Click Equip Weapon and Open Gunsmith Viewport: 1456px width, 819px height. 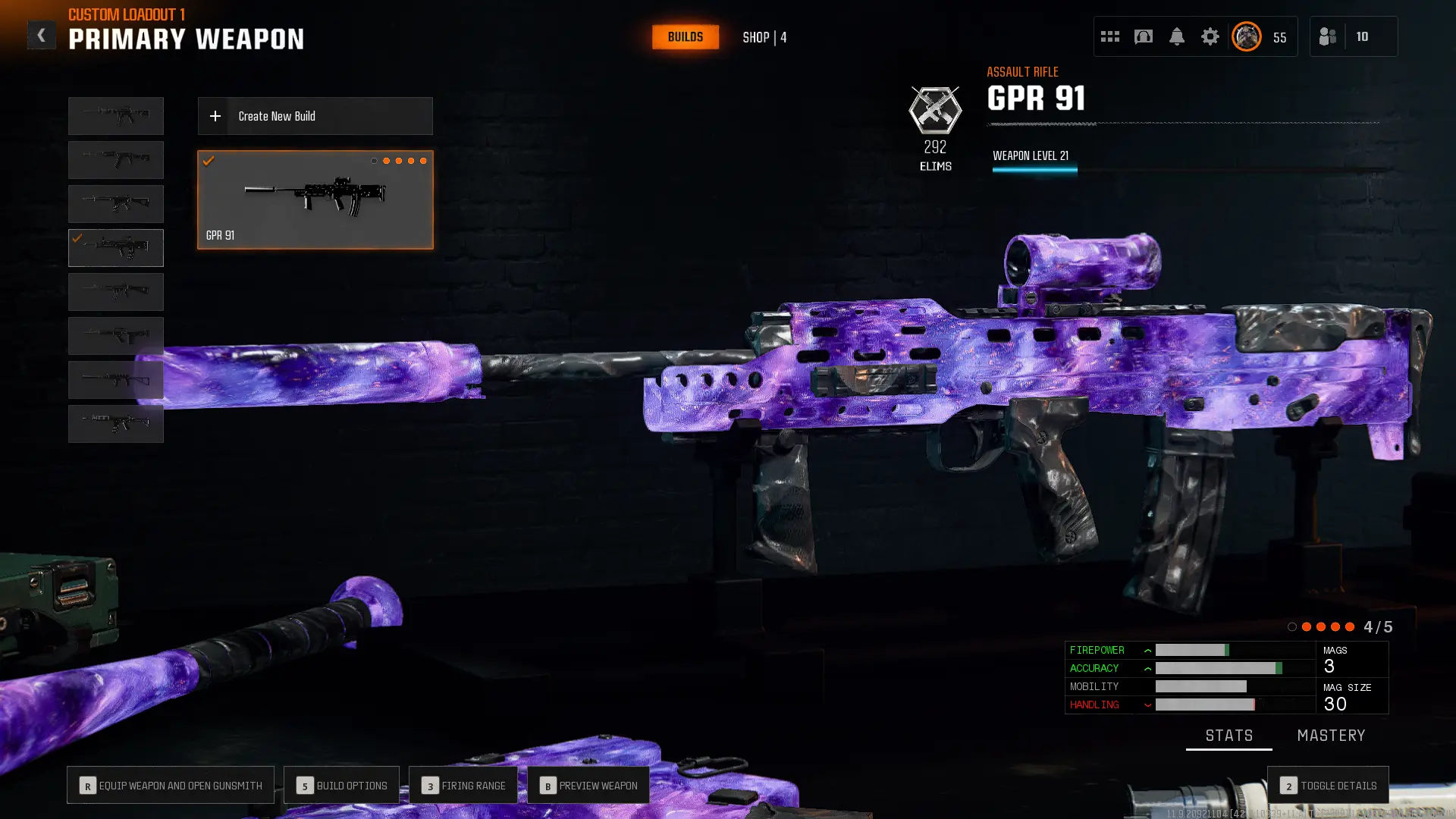click(170, 785)
